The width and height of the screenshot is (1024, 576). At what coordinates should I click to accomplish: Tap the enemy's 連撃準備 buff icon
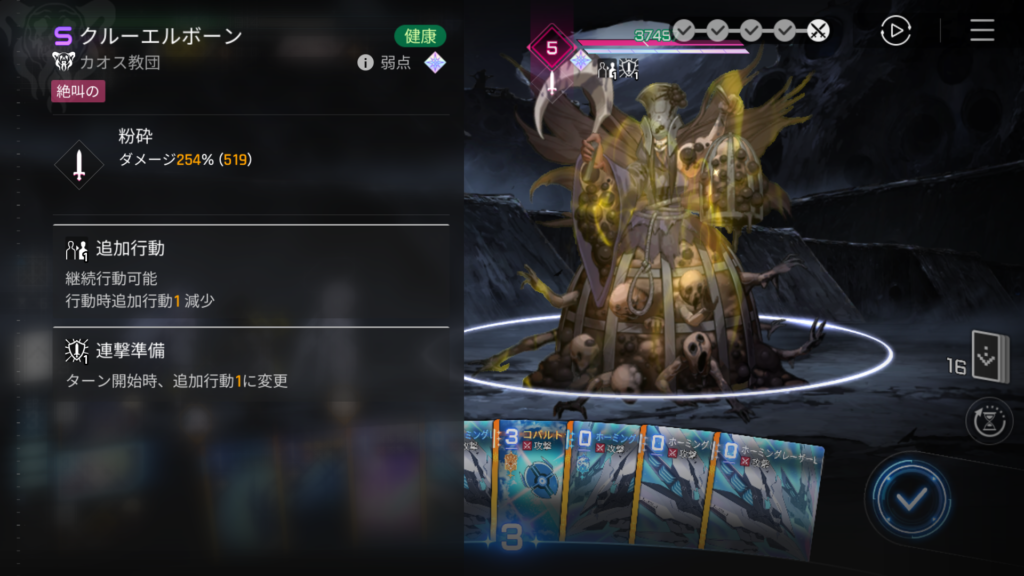629,68
